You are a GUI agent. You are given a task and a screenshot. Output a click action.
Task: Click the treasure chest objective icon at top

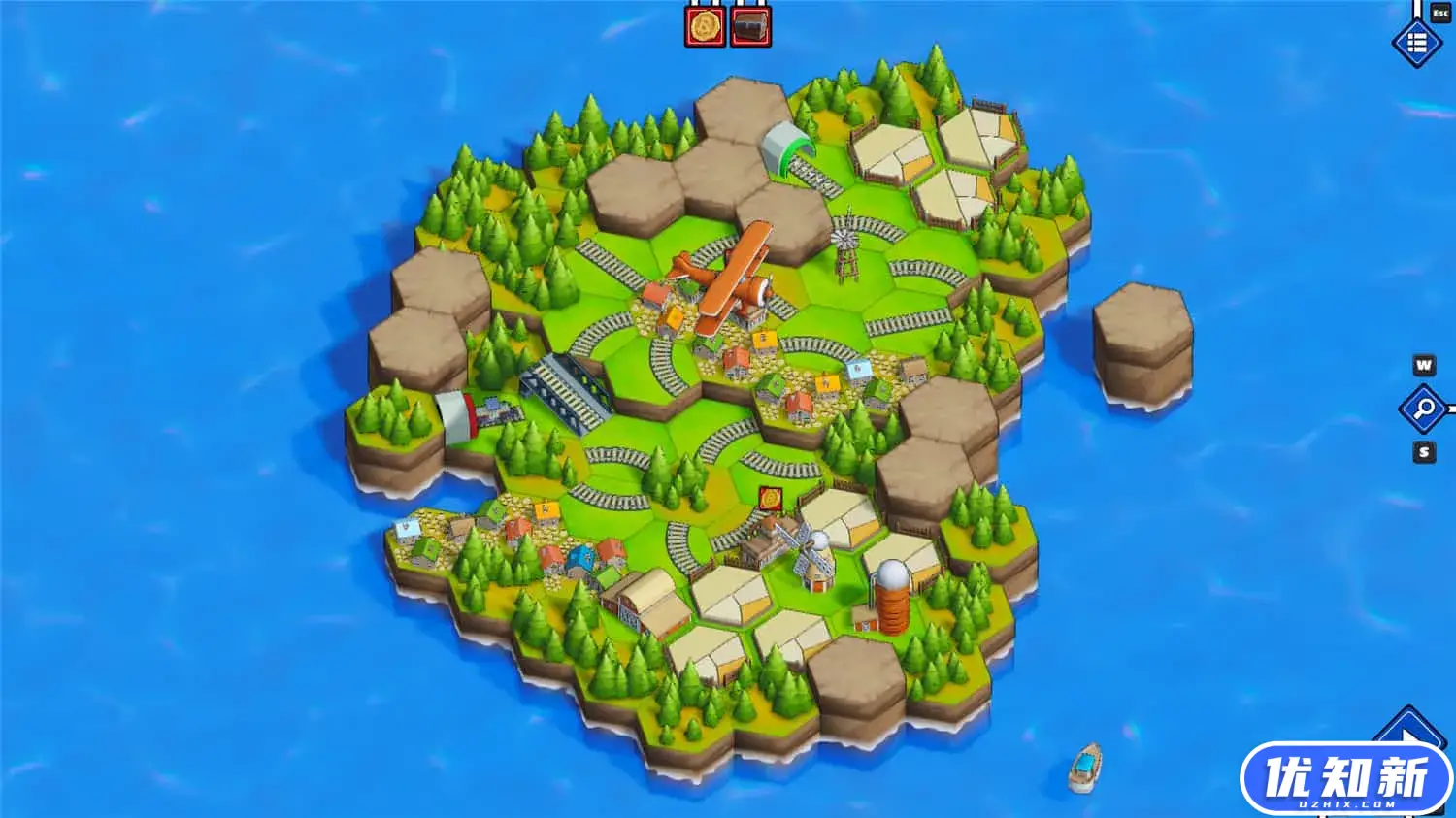tap(747, 25)
